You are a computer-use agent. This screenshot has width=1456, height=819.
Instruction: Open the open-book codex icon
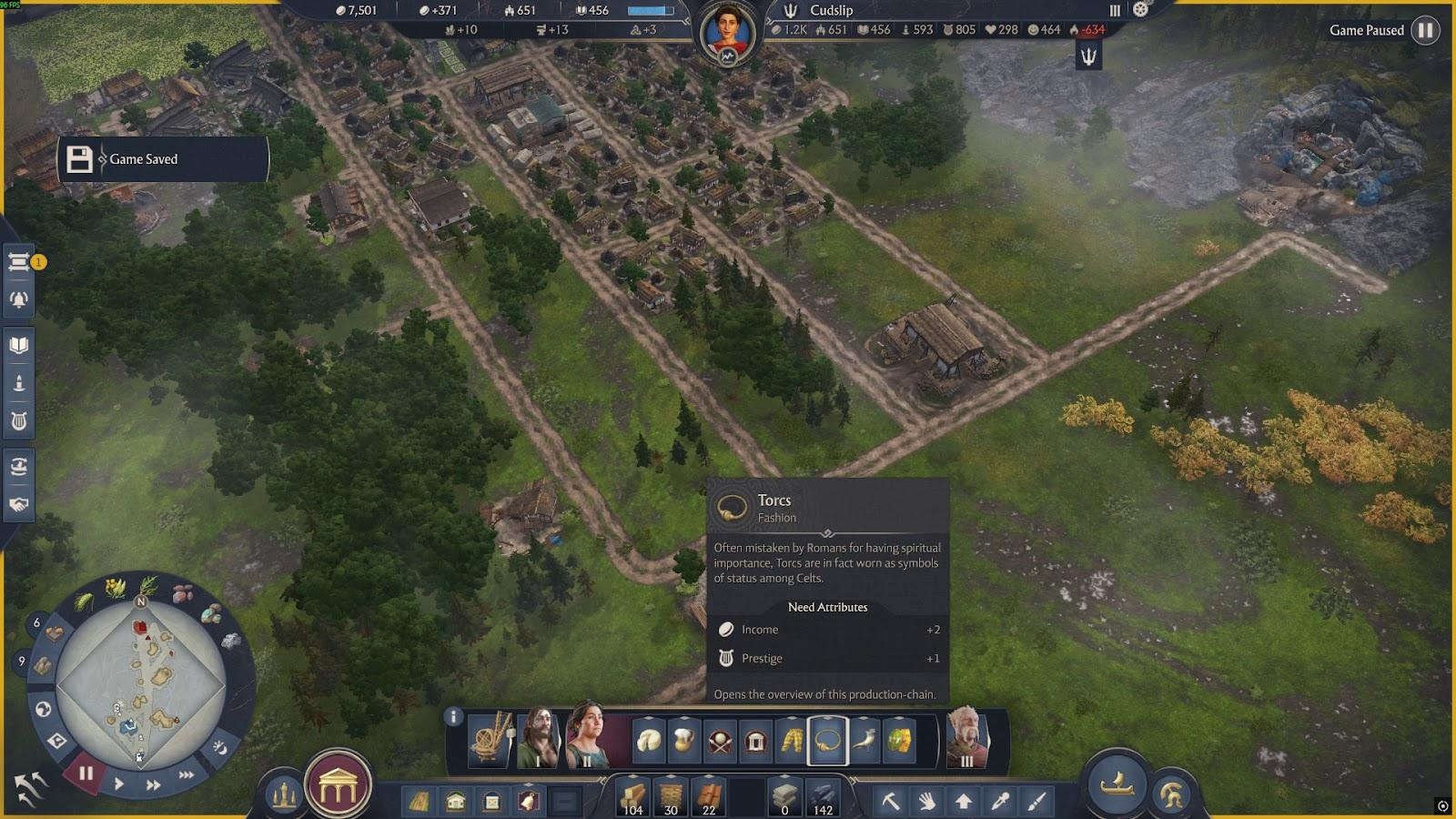pyautogui.click(x=19, y=345)
